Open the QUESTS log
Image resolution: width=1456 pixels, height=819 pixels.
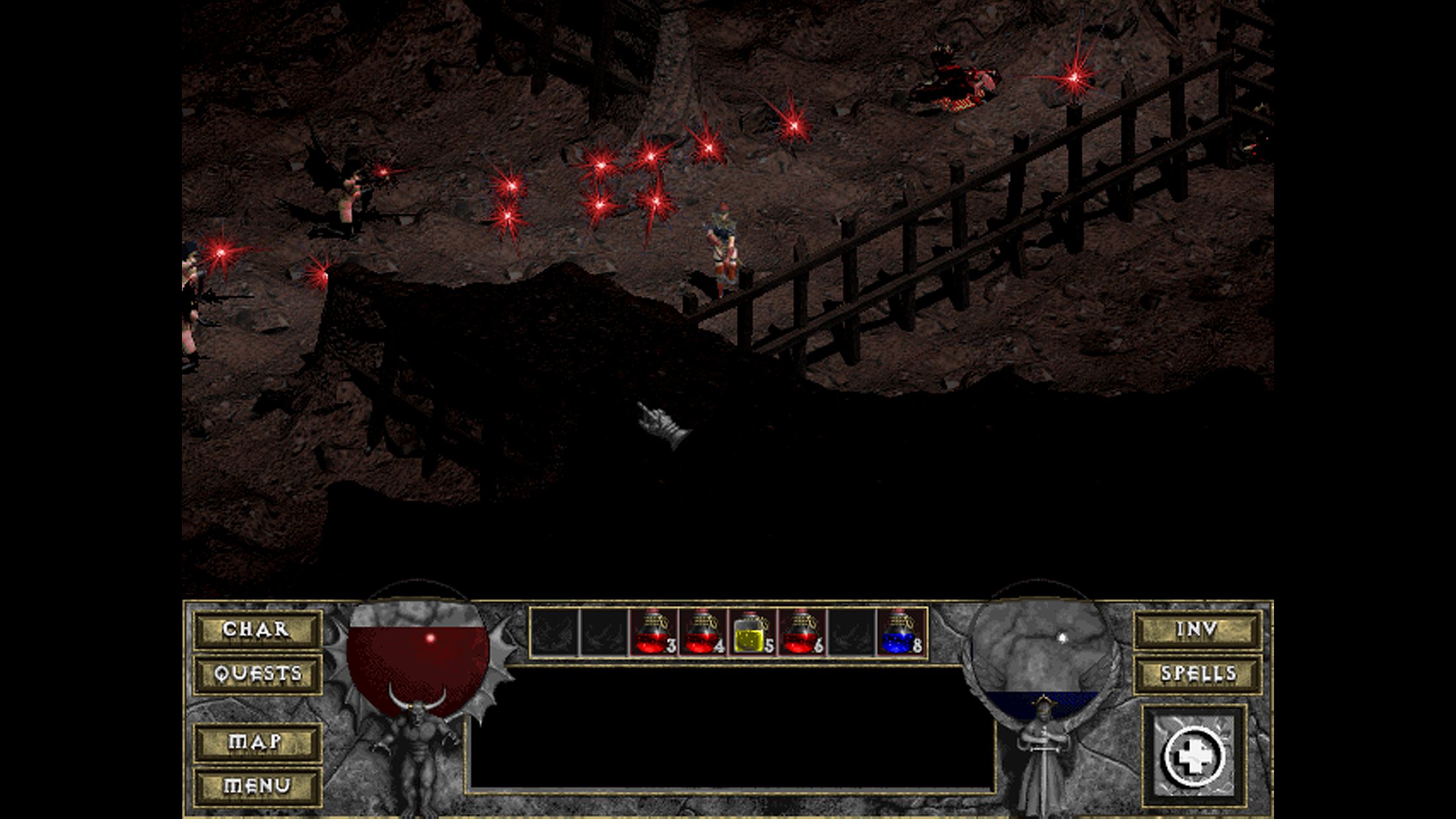[x=257, y=674]
